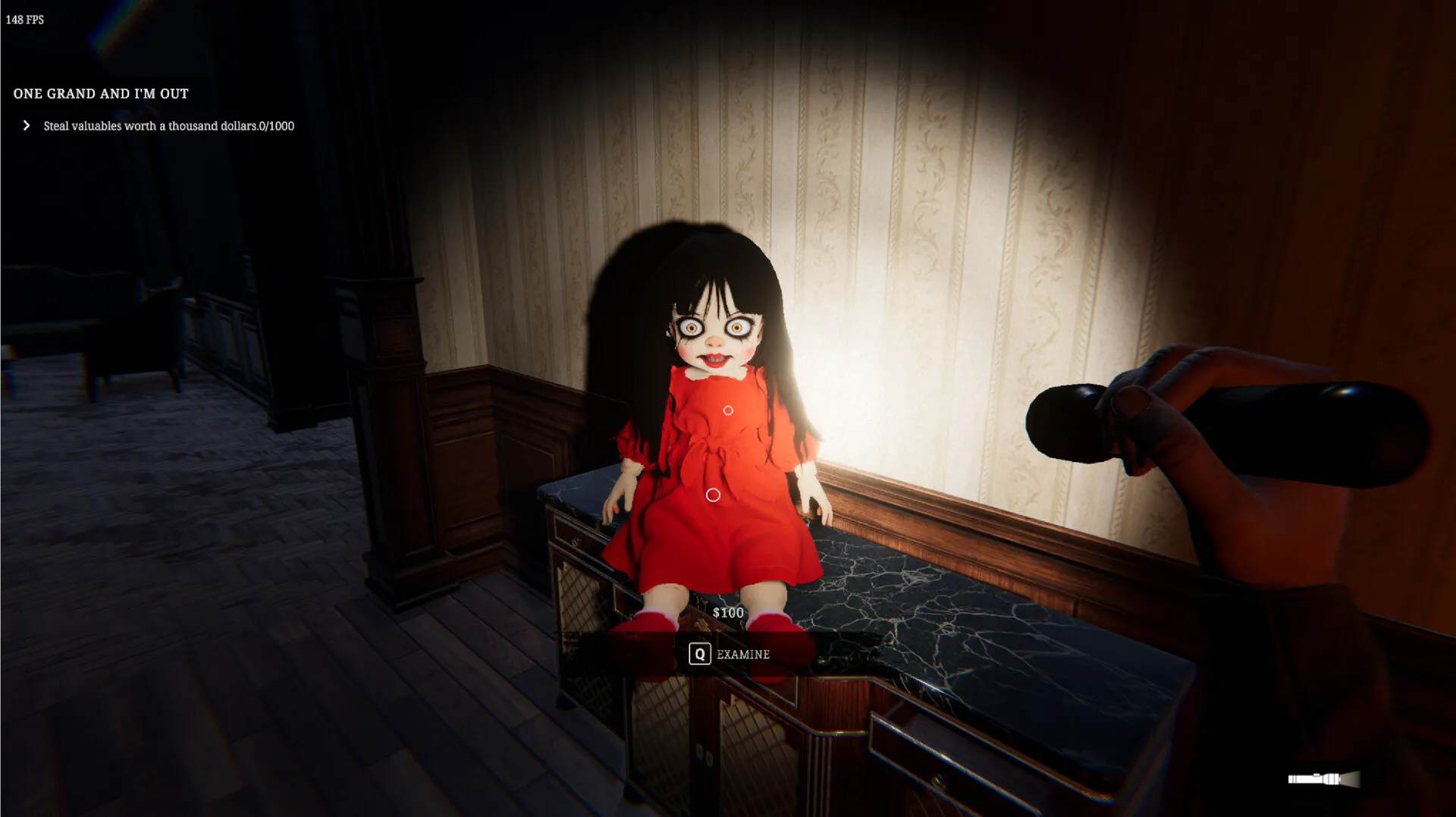Select the interaction dot on doll's waist
This screenshot has height=817, width=1456.
point(714,495)
